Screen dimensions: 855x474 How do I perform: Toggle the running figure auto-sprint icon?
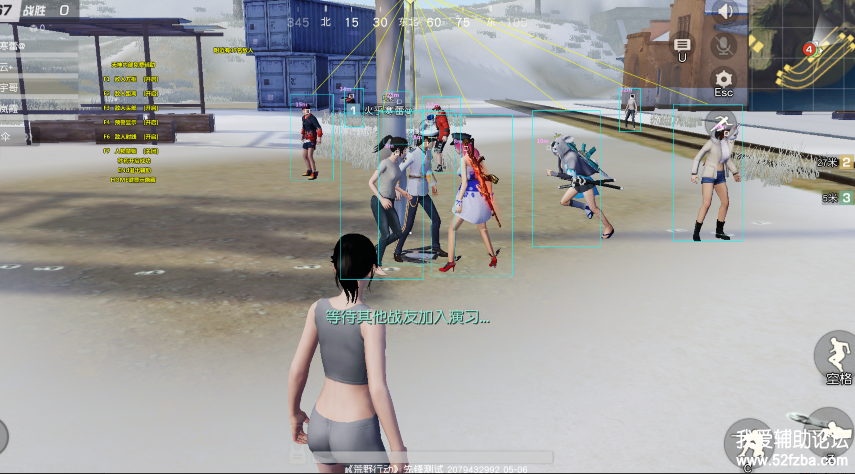click(x=722, y=123)
